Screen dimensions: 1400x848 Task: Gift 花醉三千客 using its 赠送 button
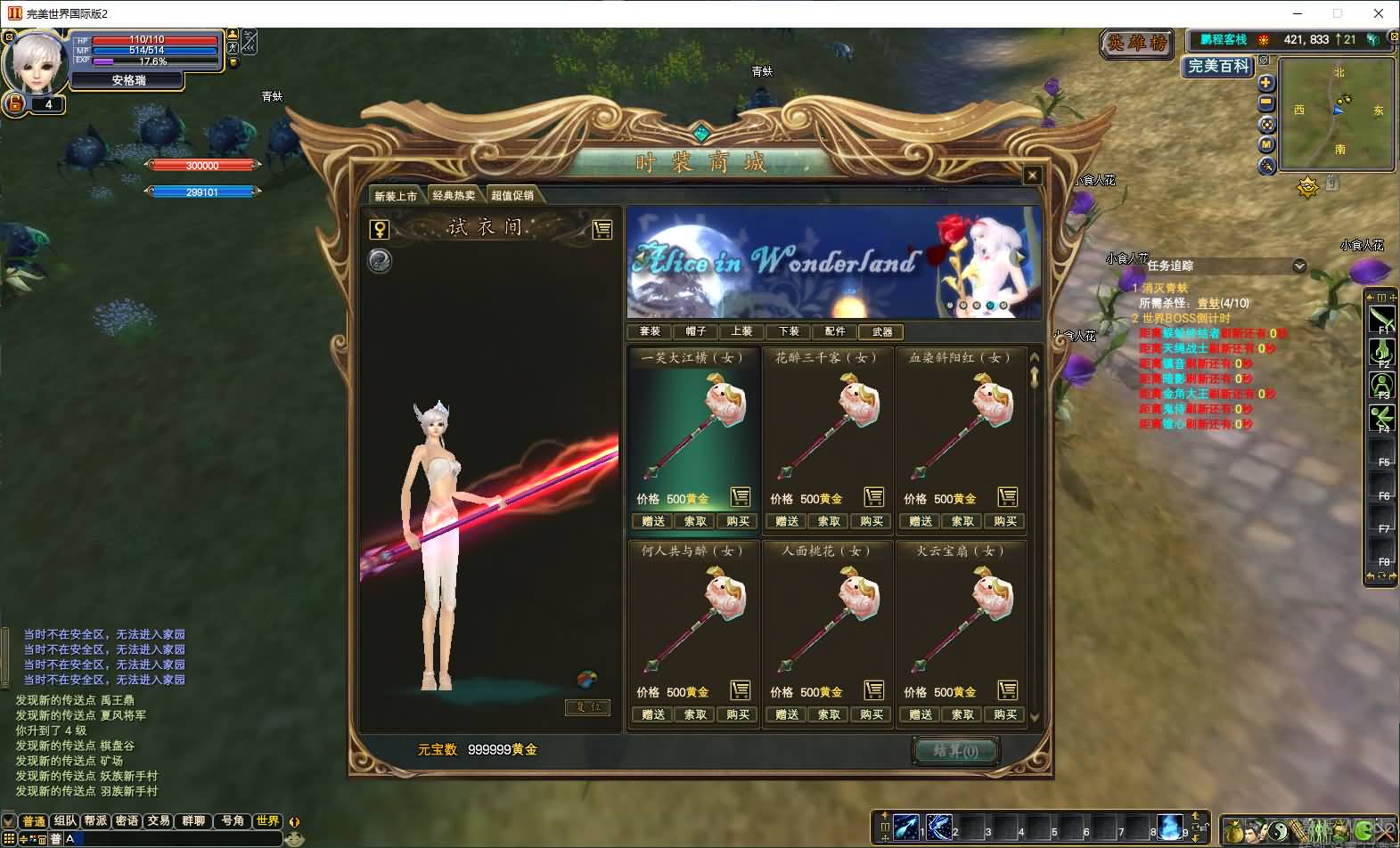point(787,521)
